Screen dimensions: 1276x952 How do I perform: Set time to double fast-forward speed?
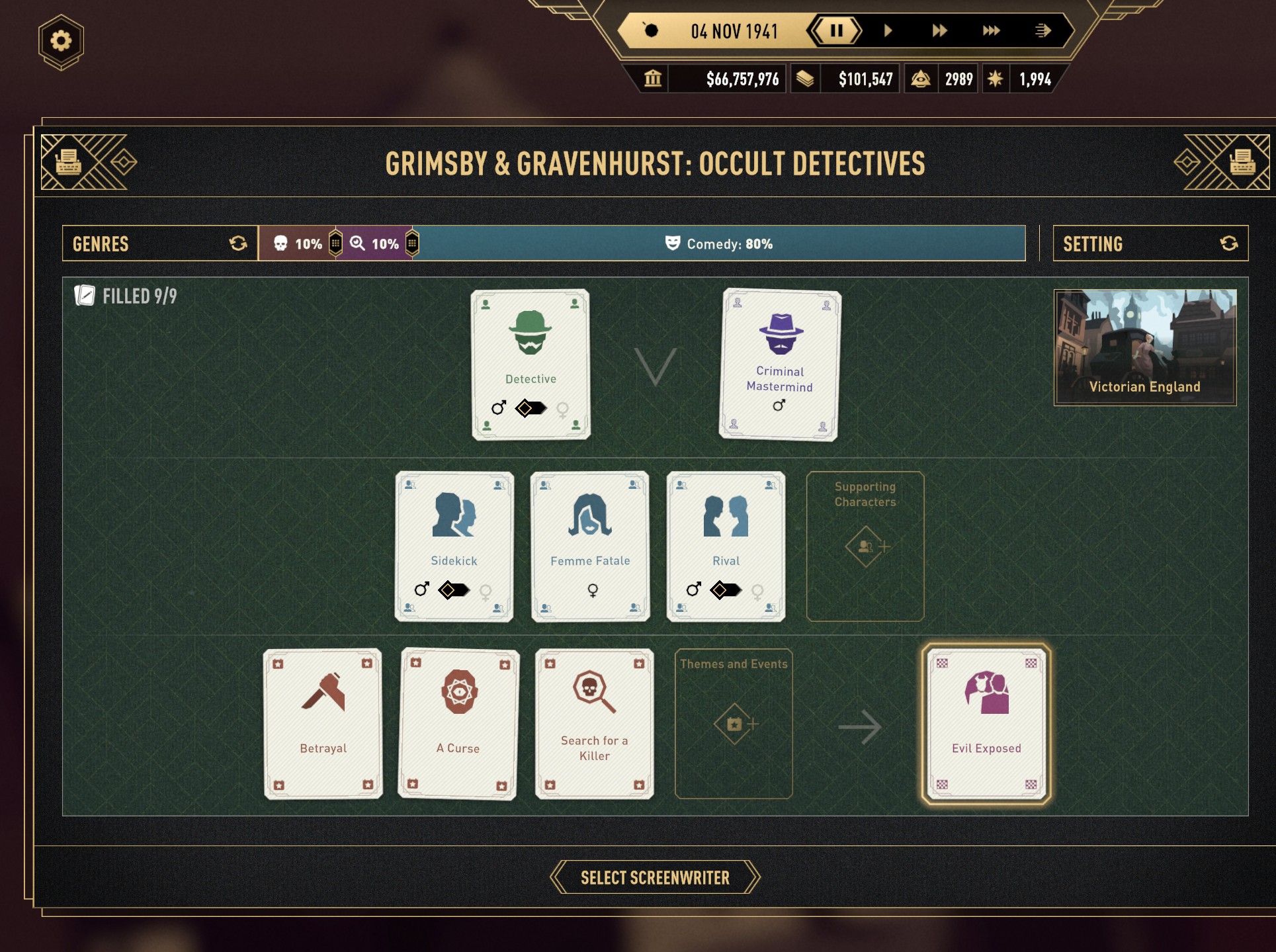[x=939, y=30]
